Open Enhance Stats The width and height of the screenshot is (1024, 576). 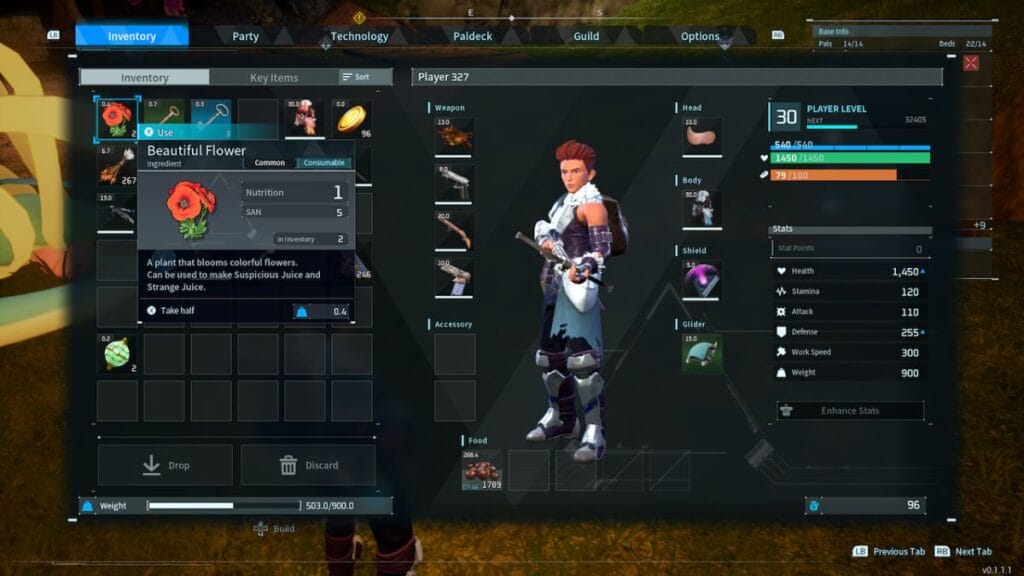point(850,410)
